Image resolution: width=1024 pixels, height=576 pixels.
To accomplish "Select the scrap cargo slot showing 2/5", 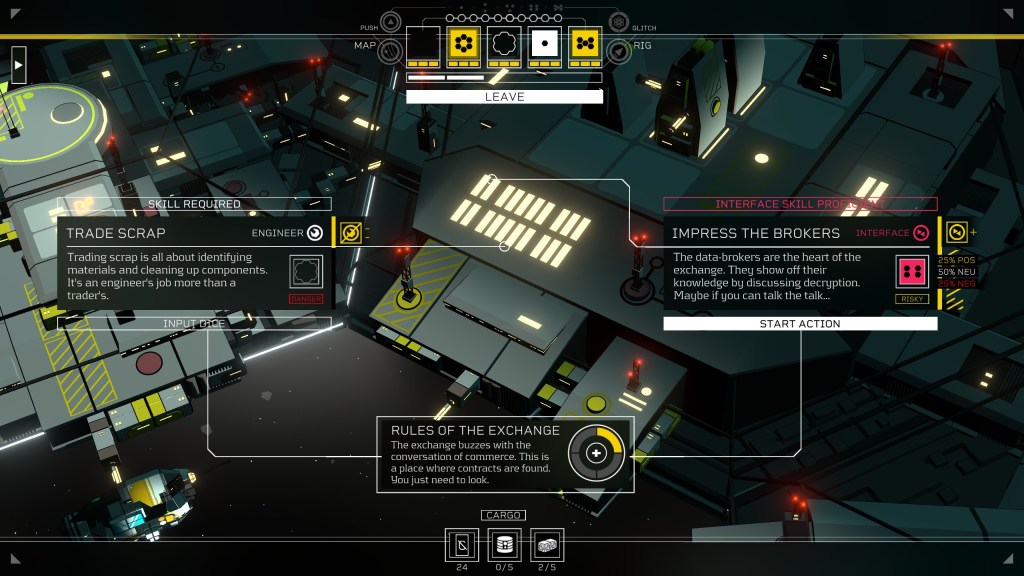I will [547, 545].
